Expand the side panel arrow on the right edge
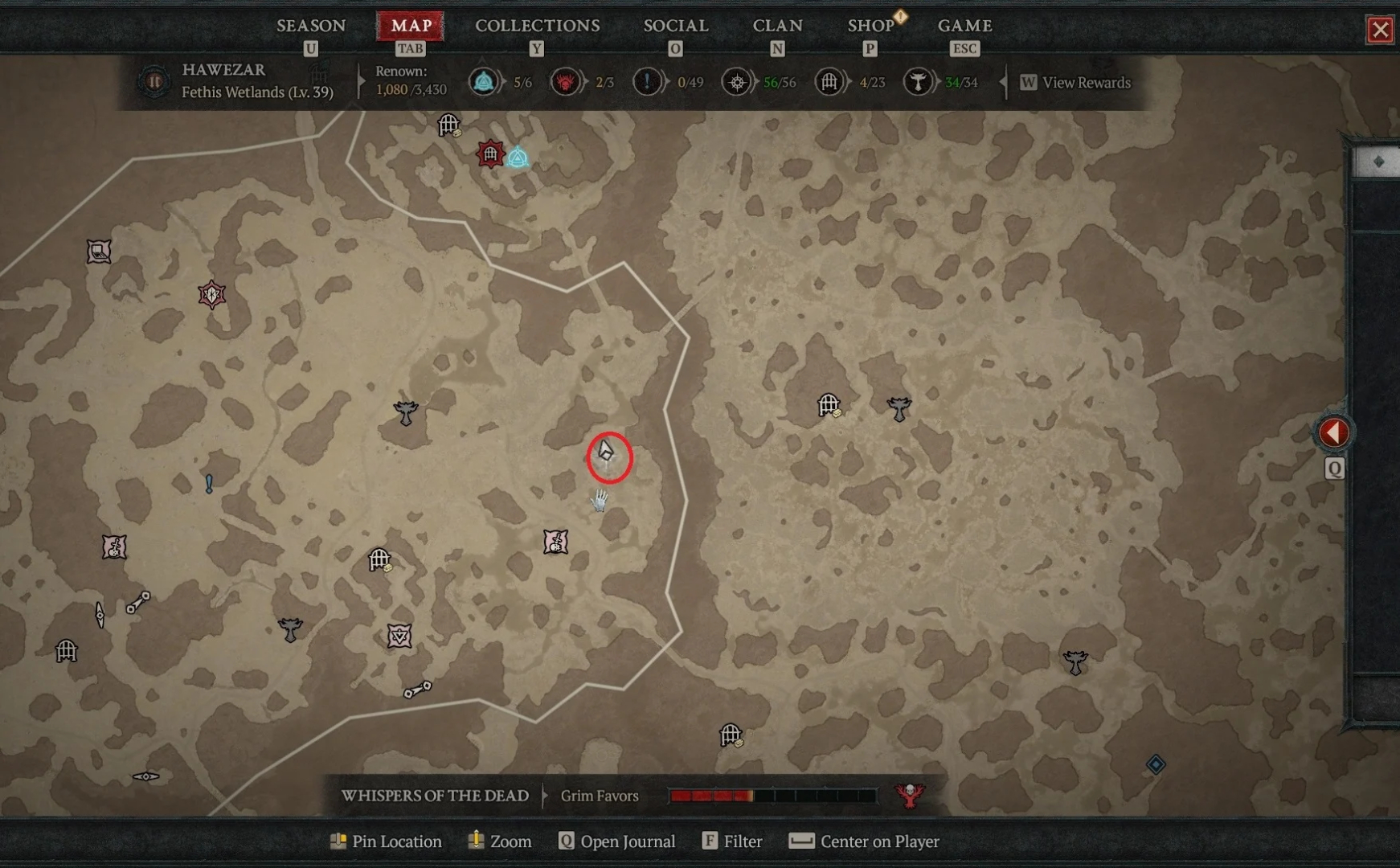Image resolution: width=1400 pixels, height=868 pixels. pos(1334,432)
